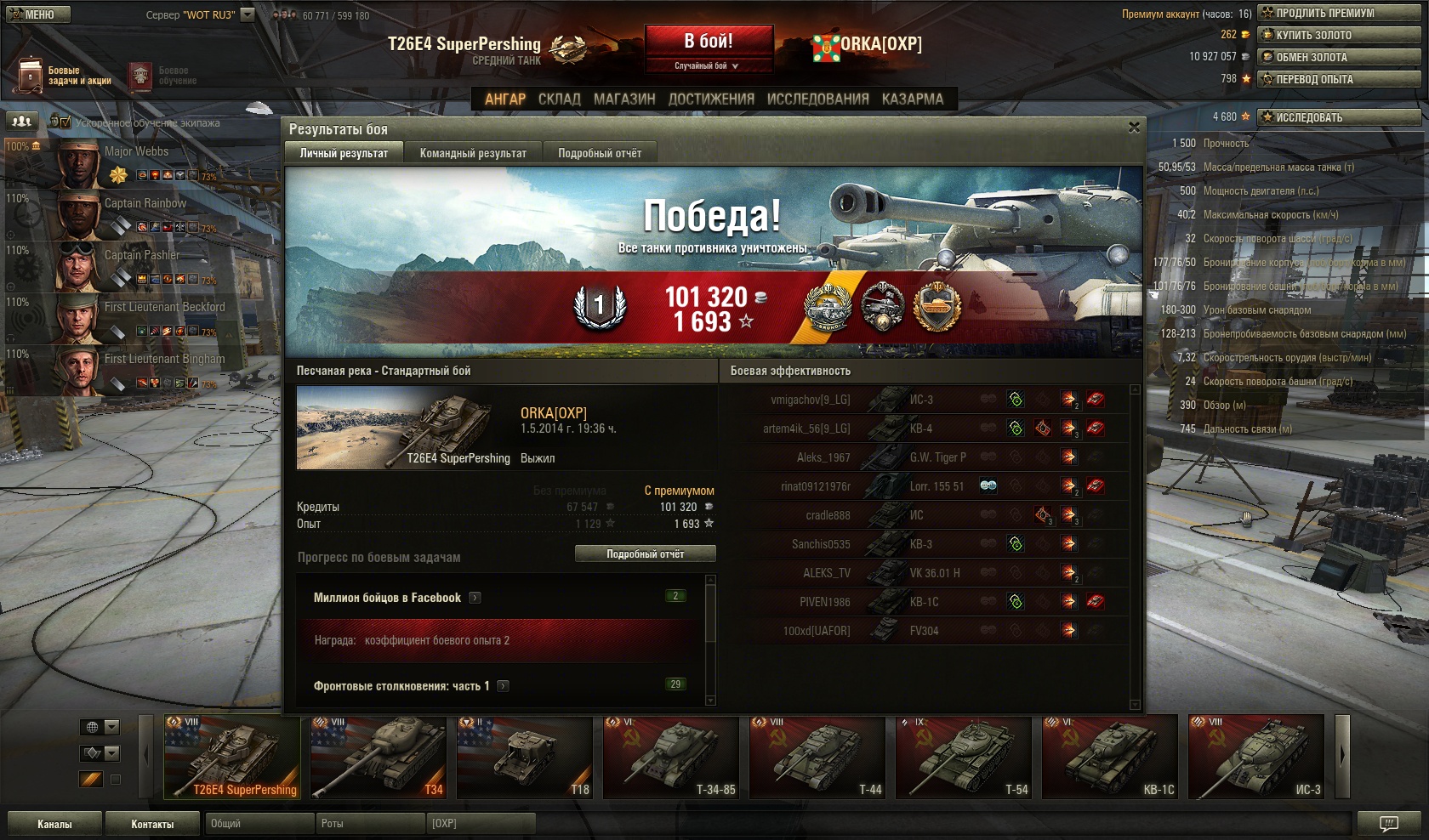Viewport: 1429px width, 840px height.
Task: Expand the Случайный бой battle type dropdown
Action: click(708, 65)
